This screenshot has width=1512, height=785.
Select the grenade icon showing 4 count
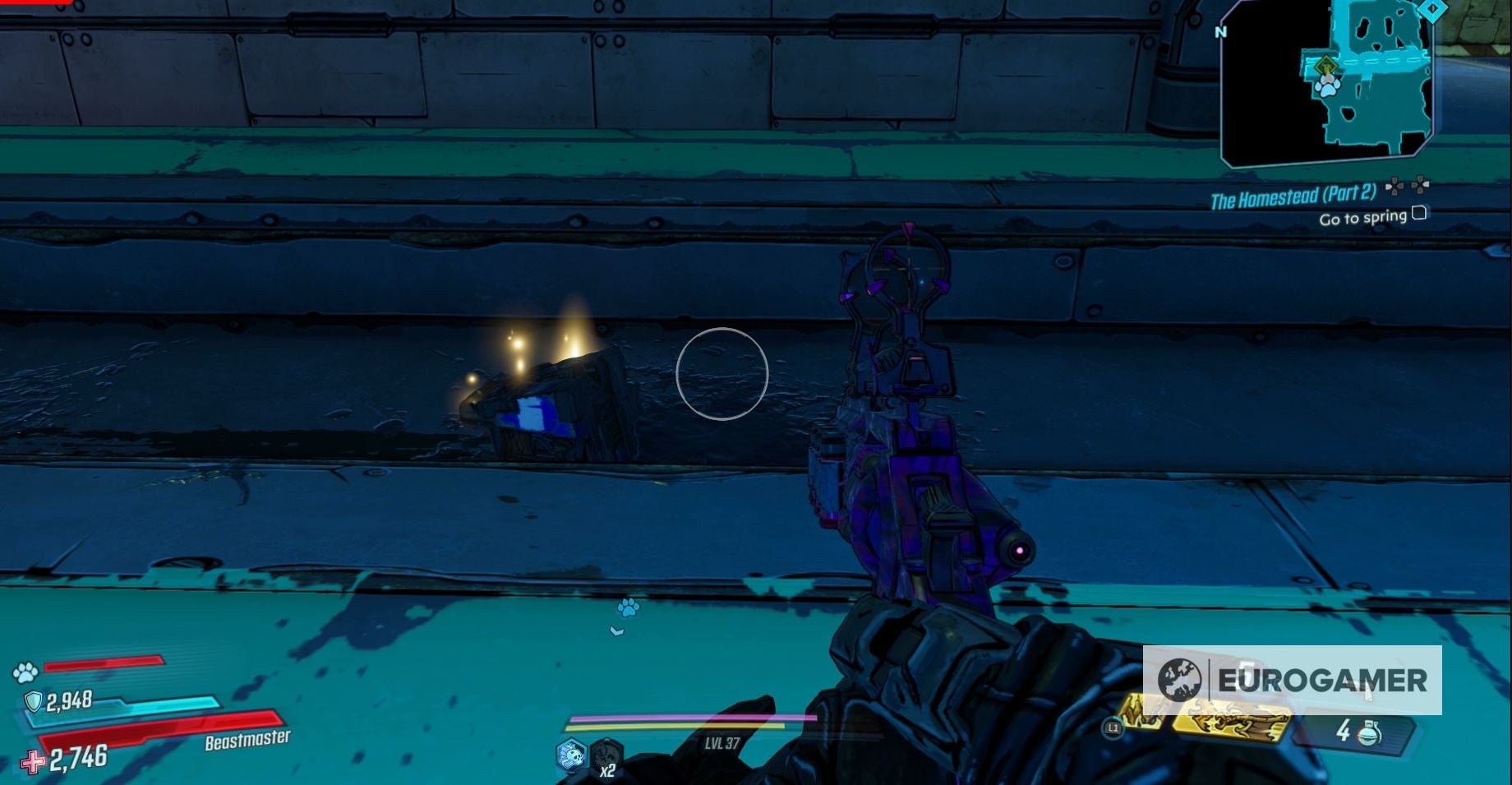tap(1371, 732)
